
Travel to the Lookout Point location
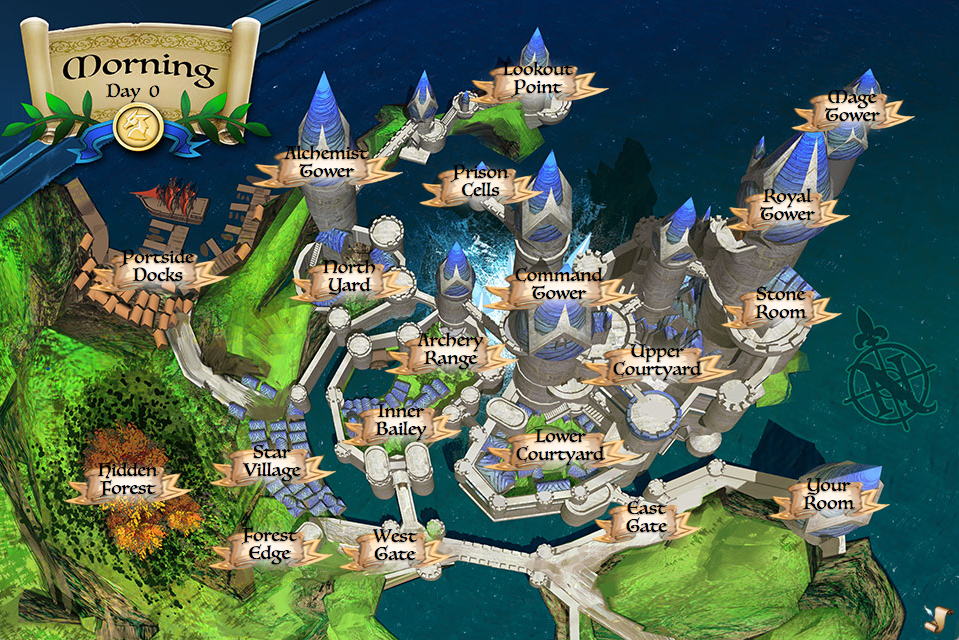[538, 81]
